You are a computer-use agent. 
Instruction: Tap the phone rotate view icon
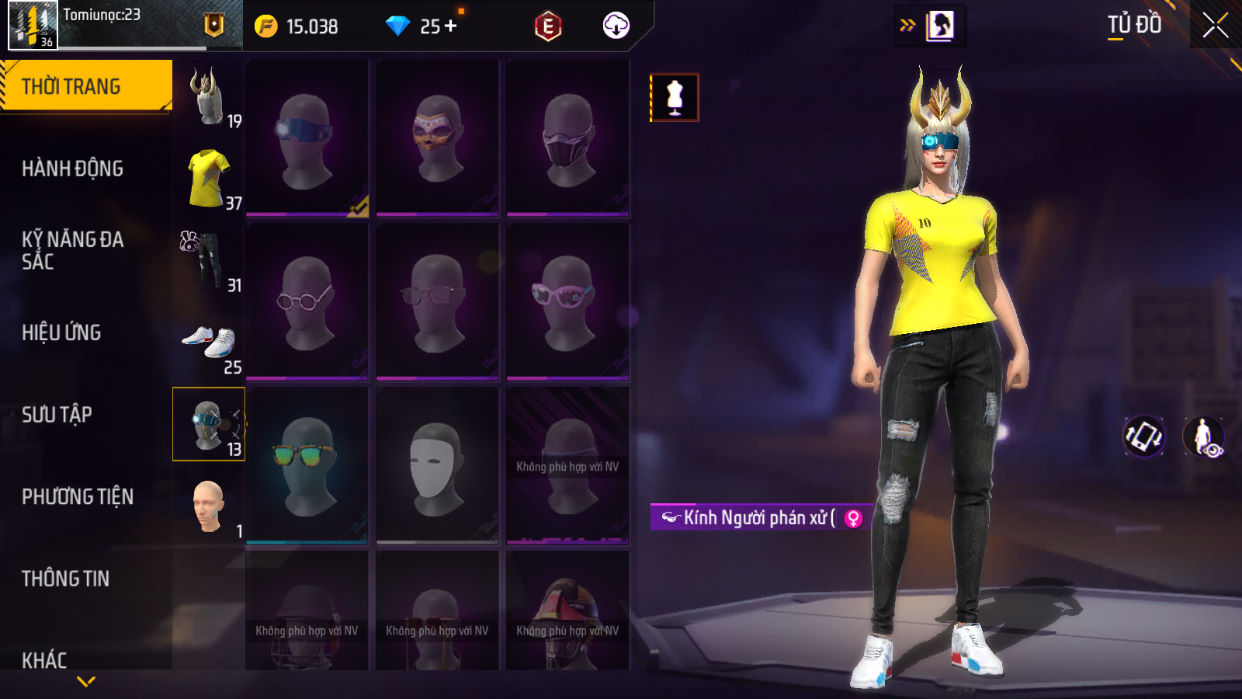[1143, 436]
